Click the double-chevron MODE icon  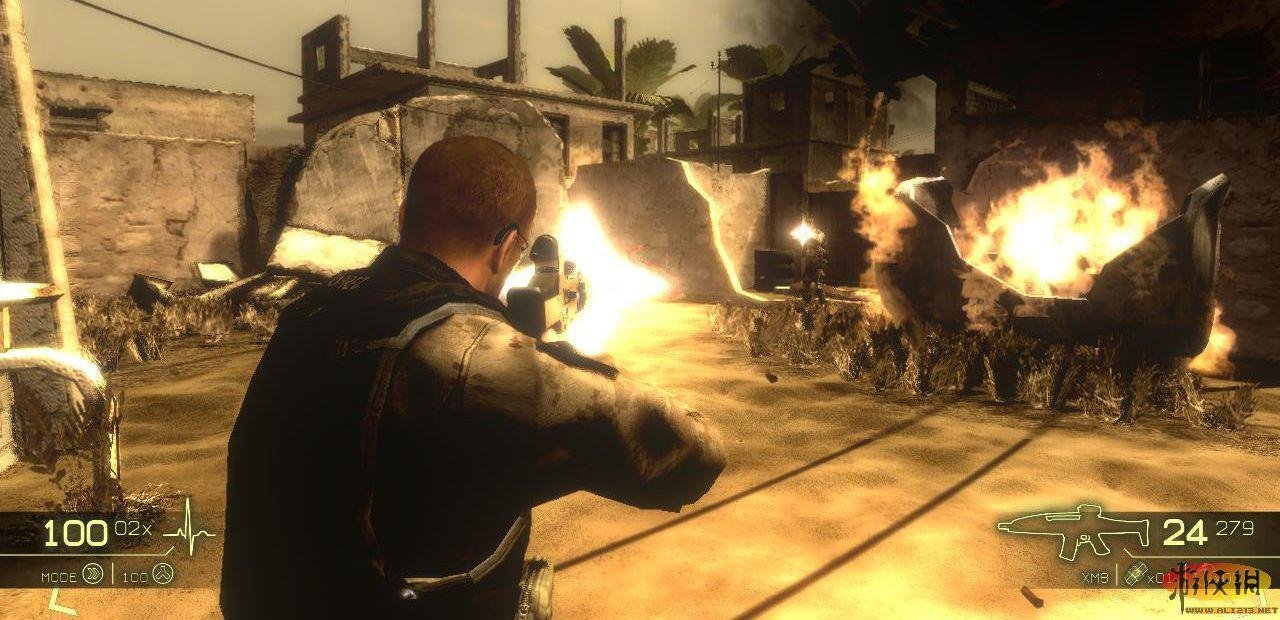[93, 573]
